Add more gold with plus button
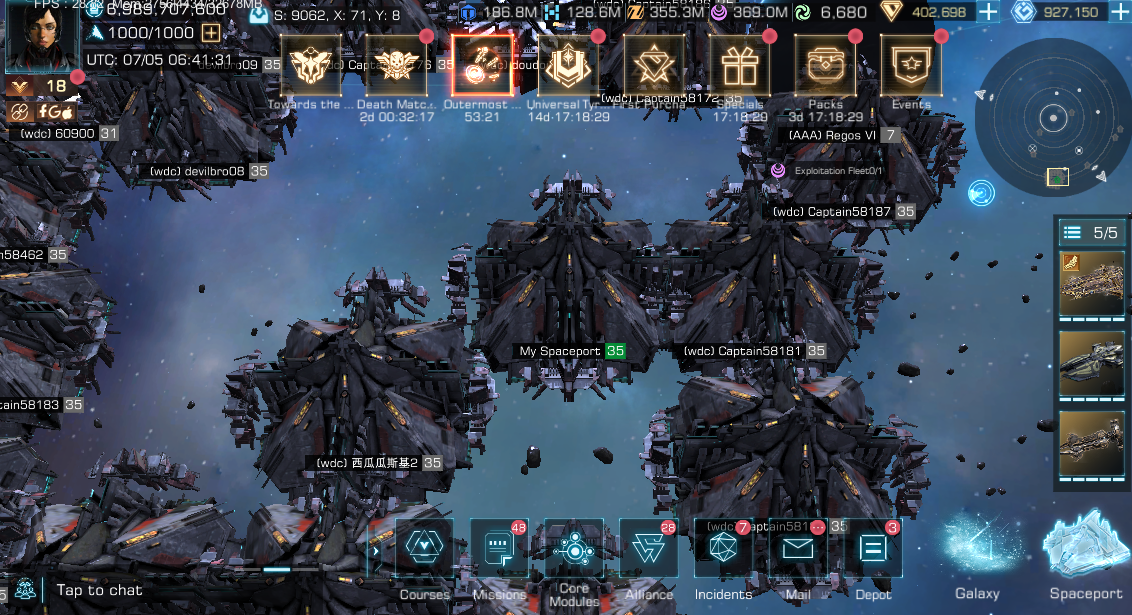 point(987,12)
